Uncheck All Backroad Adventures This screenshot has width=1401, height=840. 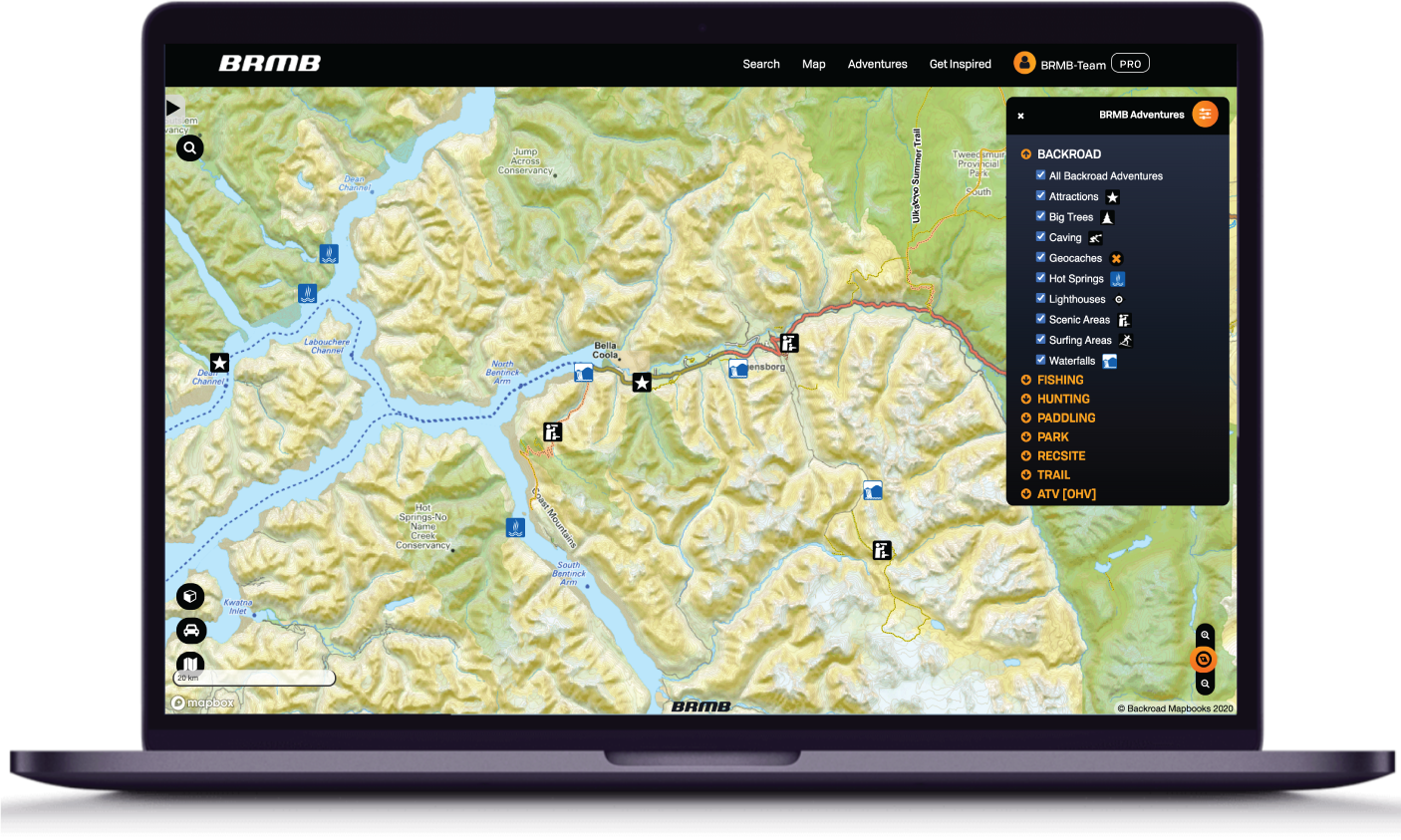click(x=1039, y=175)
